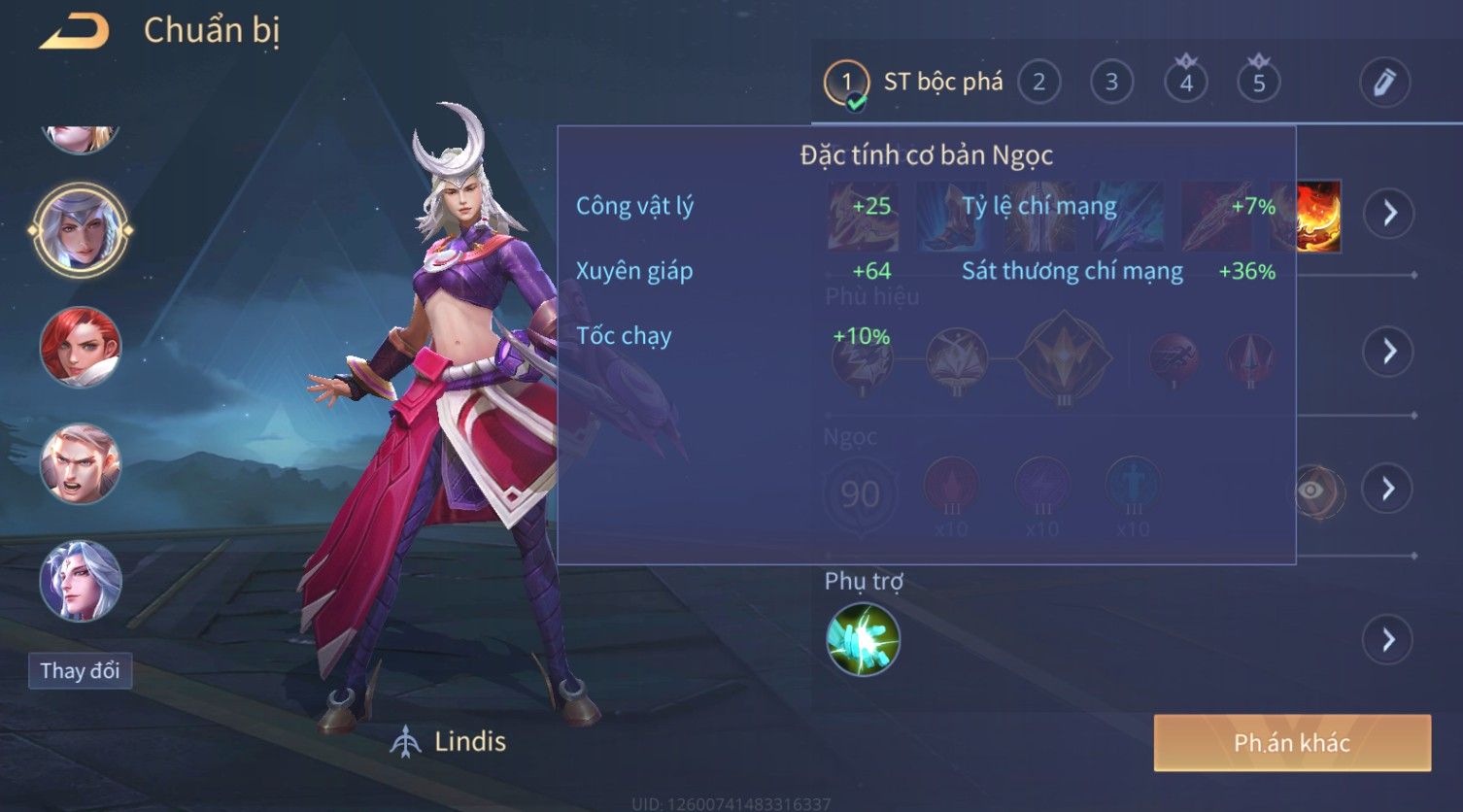The width and height of the screenshot is (1463, 812).
Task: Edit preset name with pencil icon
Action: coord(1384,83)
